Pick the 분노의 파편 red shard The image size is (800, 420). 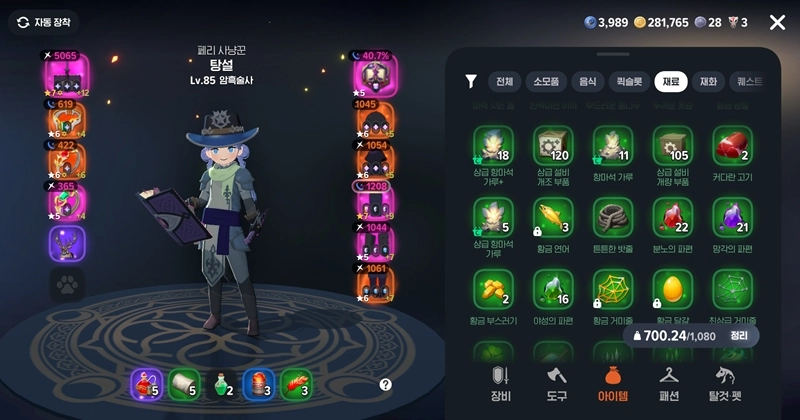click(672, 216)
